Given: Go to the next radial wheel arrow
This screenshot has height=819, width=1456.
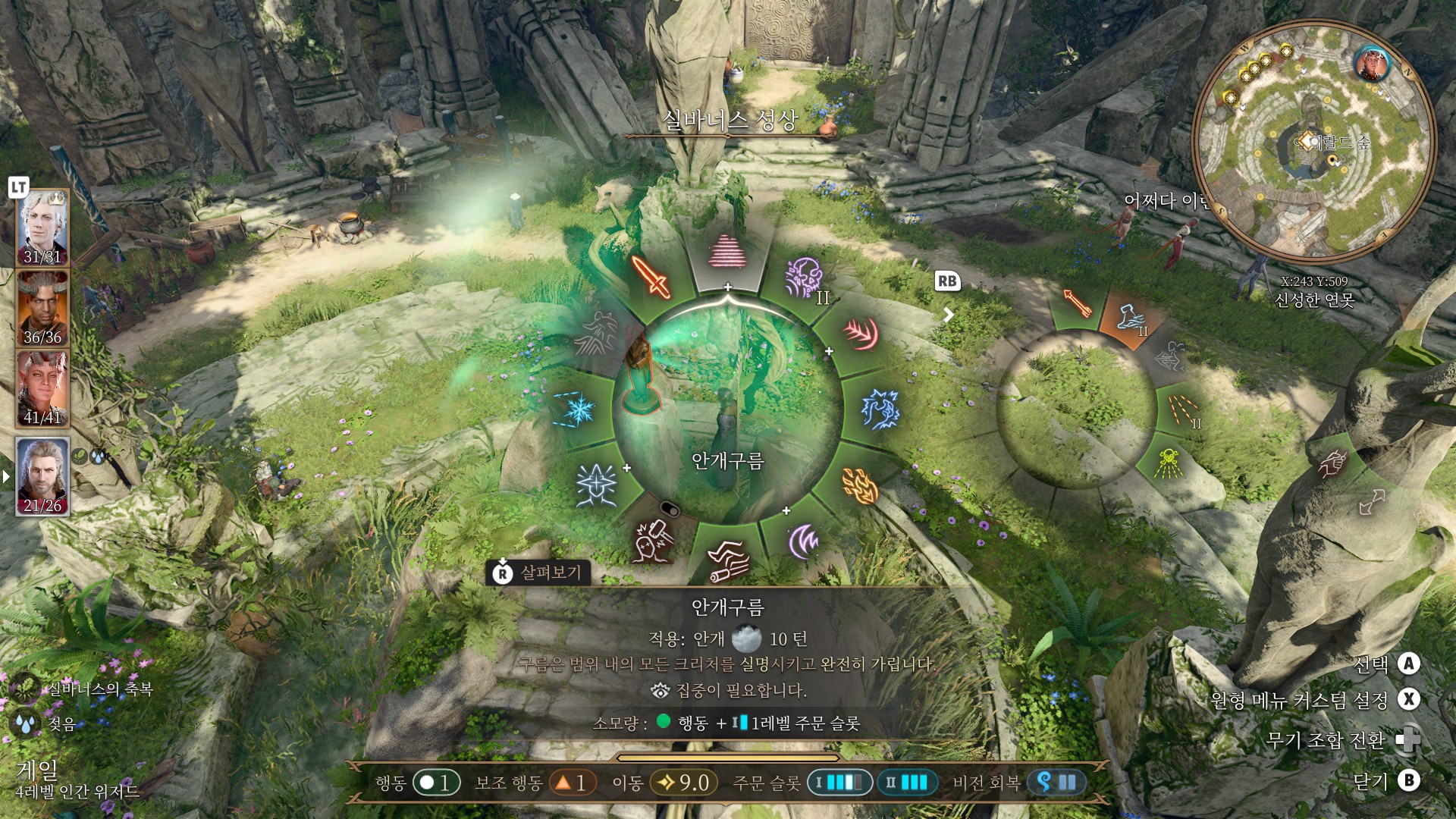Looking at the screenshot, I should pos(949,314).
